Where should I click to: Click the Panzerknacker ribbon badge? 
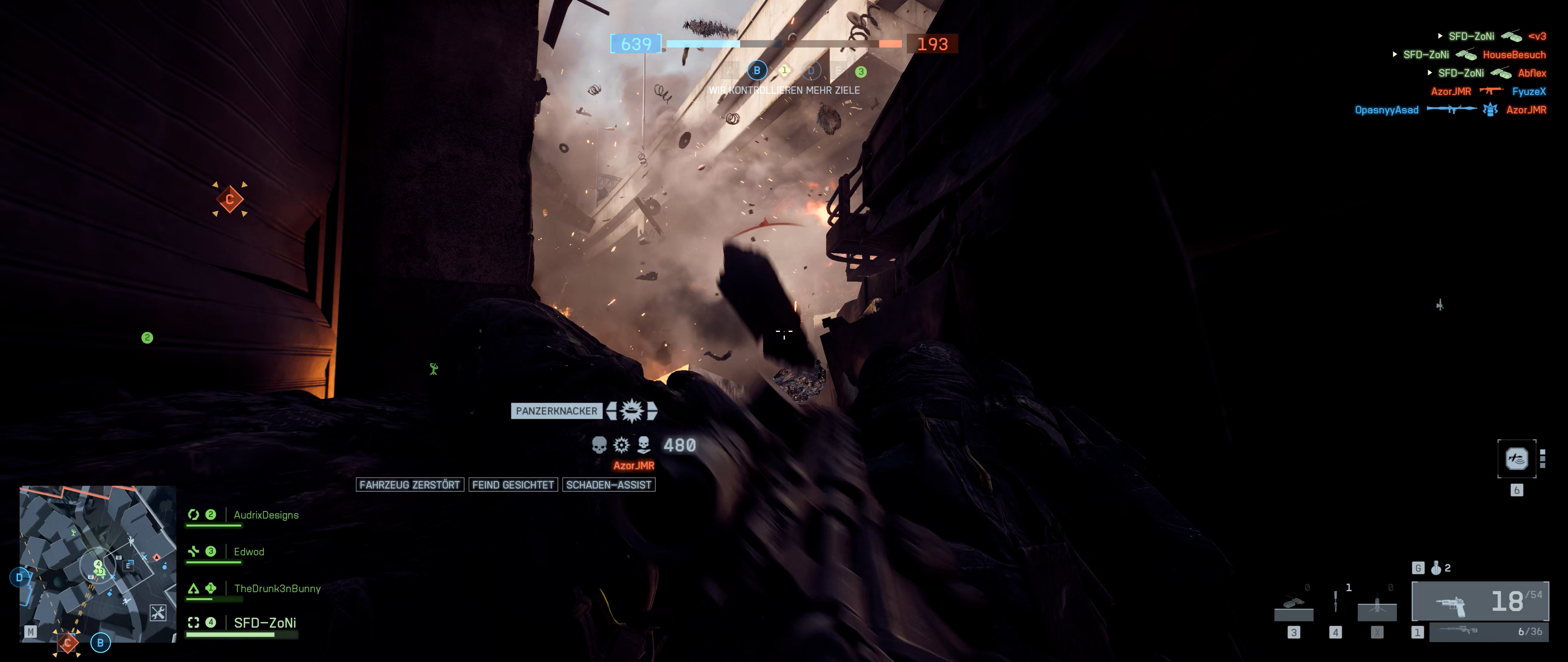632,411
